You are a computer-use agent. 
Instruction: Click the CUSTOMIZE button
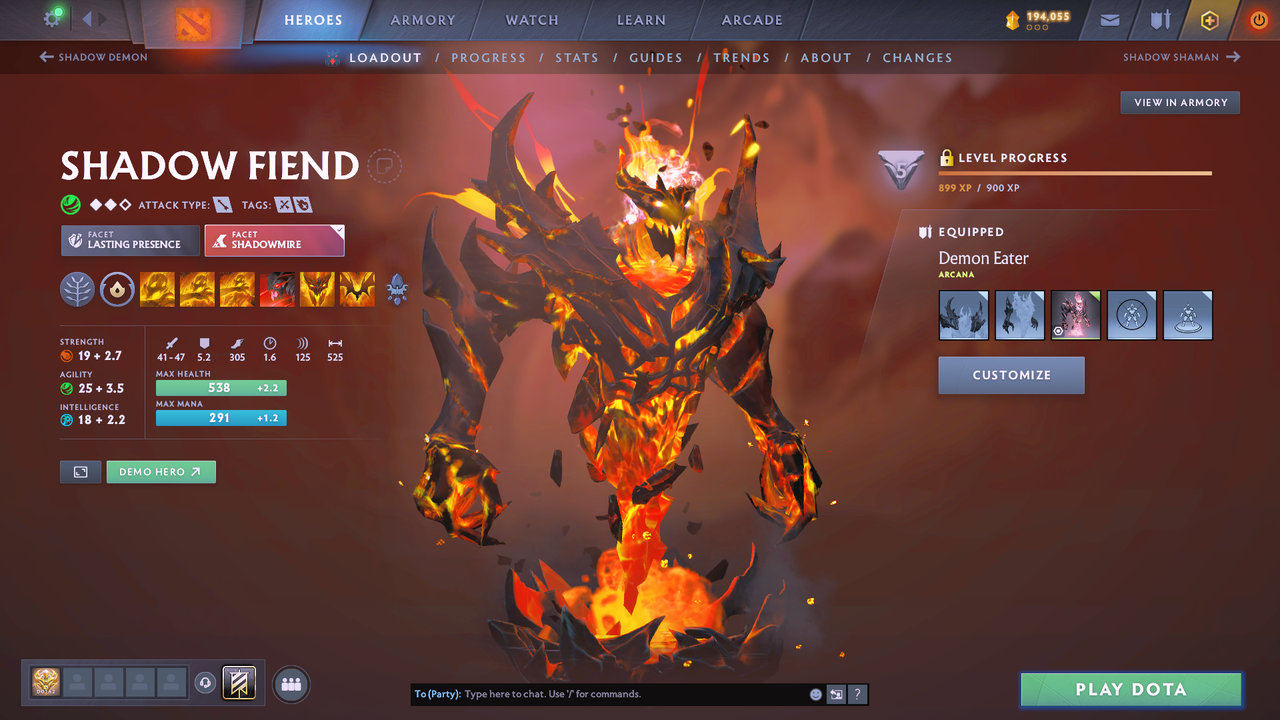(1011, 376)
